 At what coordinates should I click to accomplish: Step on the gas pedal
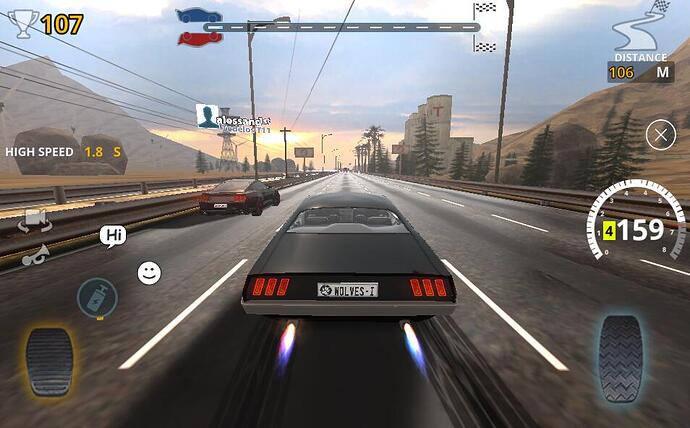pos(621,358)
